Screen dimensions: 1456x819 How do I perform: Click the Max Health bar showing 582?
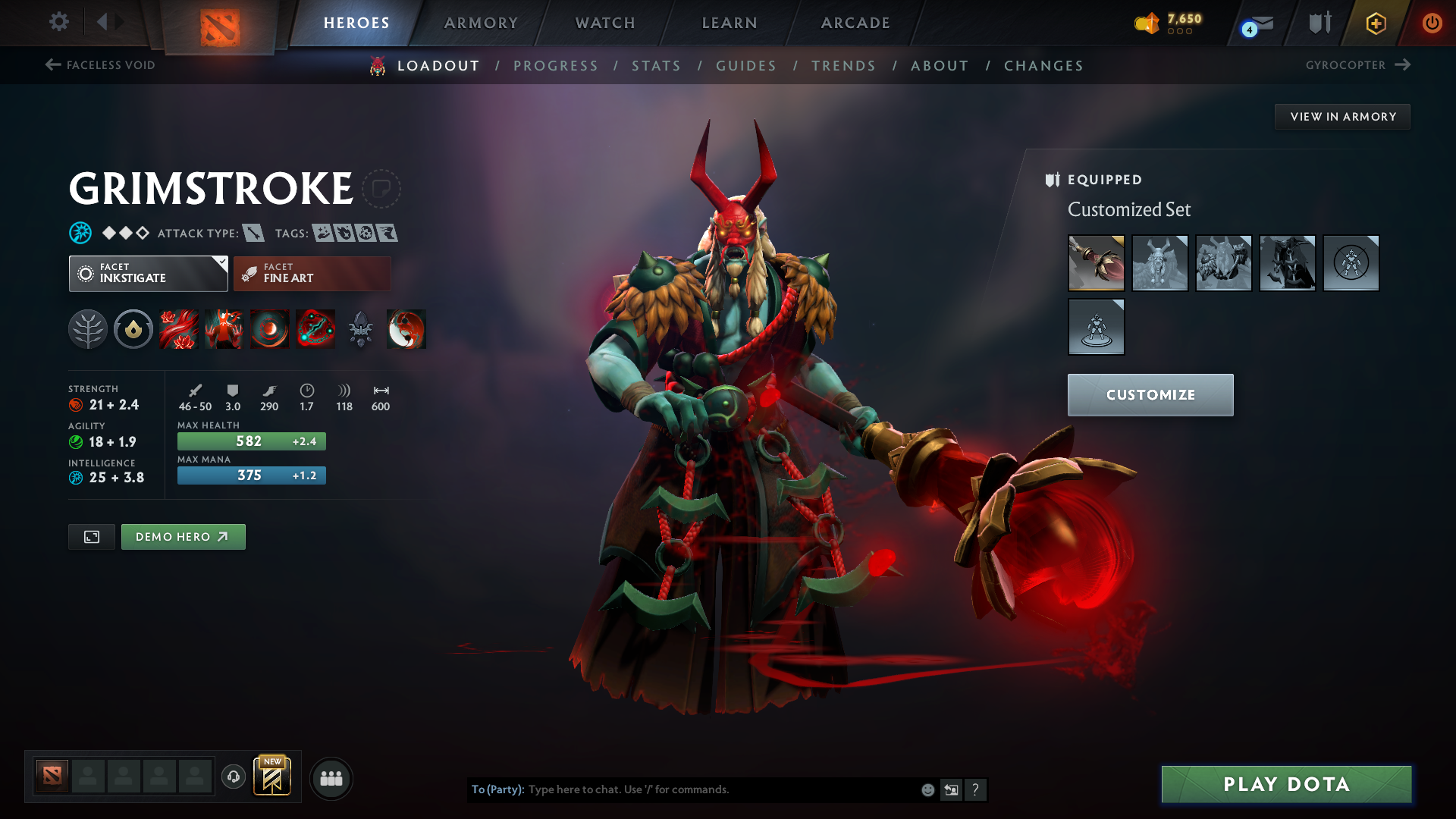point(251,441)
